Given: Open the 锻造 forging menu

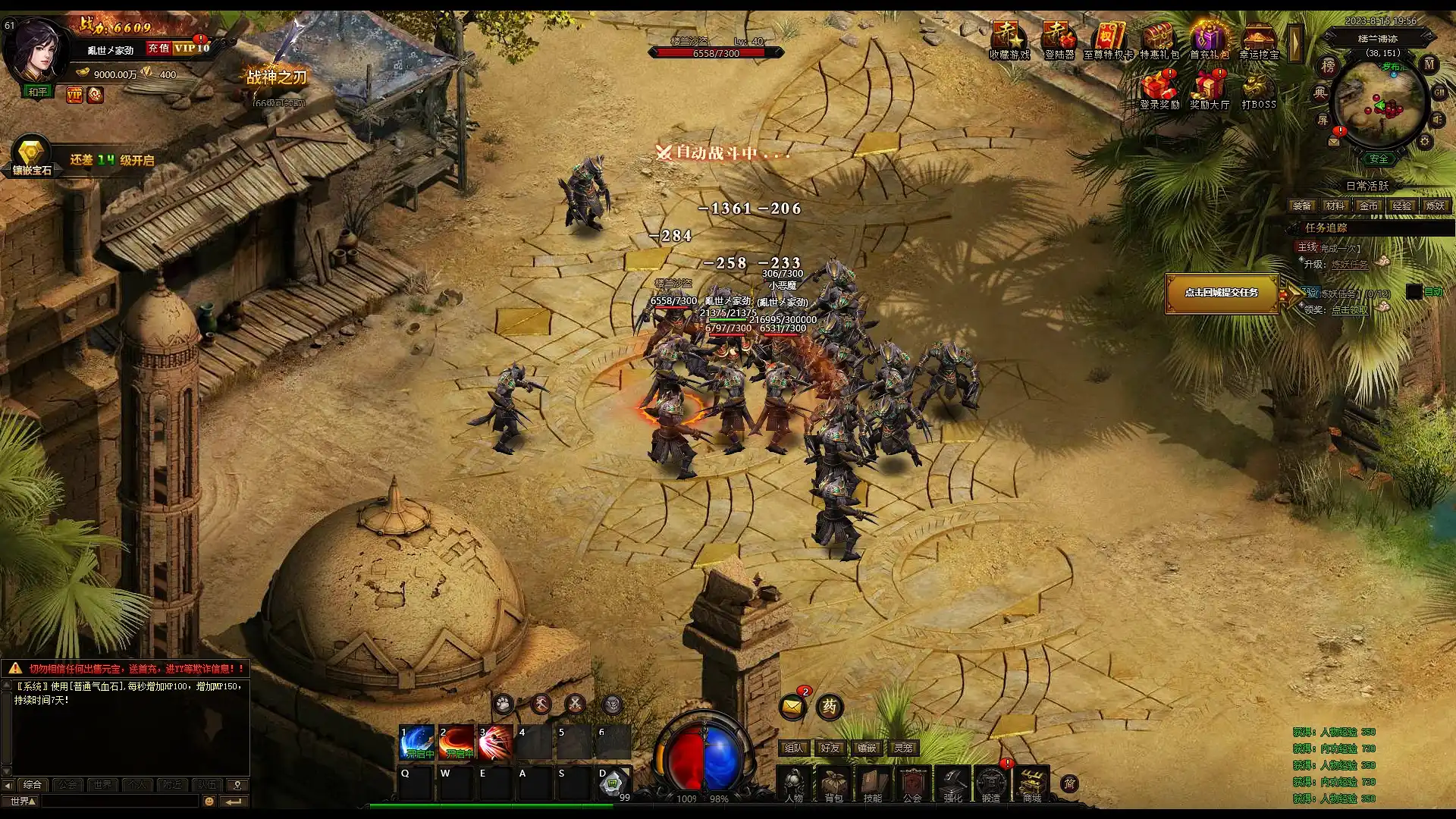Looking at the screenshot, I should coord(991,783).
